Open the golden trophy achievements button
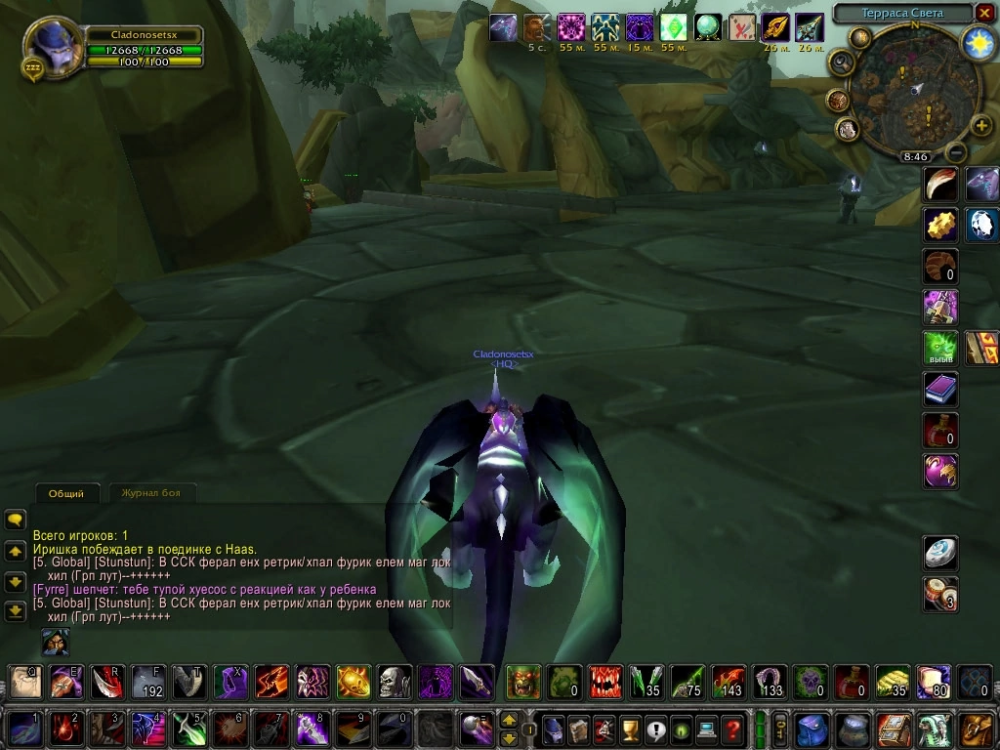The width and height of the screenshot is (1000, 750). tap(630, 729)
